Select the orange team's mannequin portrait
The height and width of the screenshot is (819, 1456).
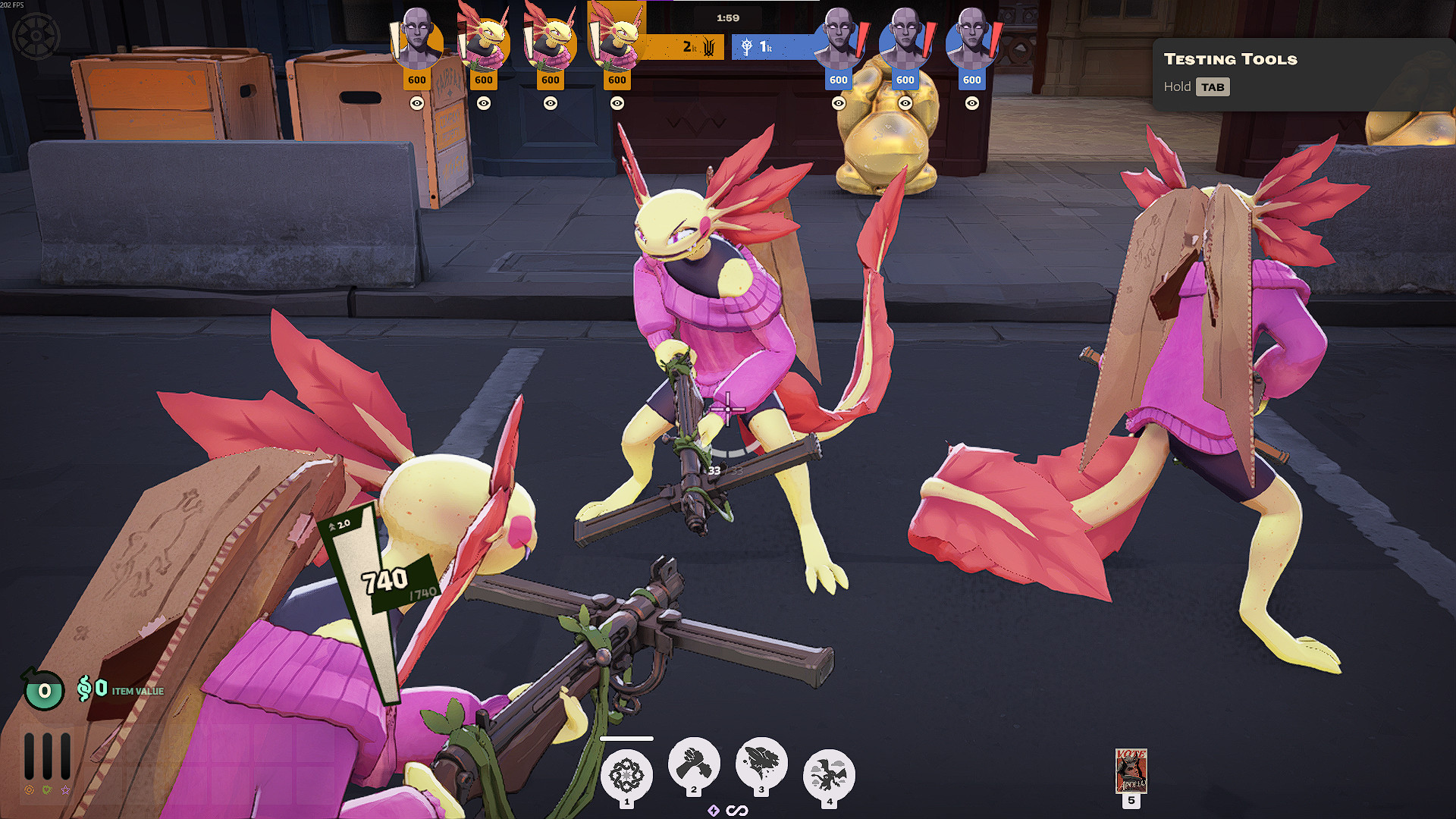coord(416,40)
